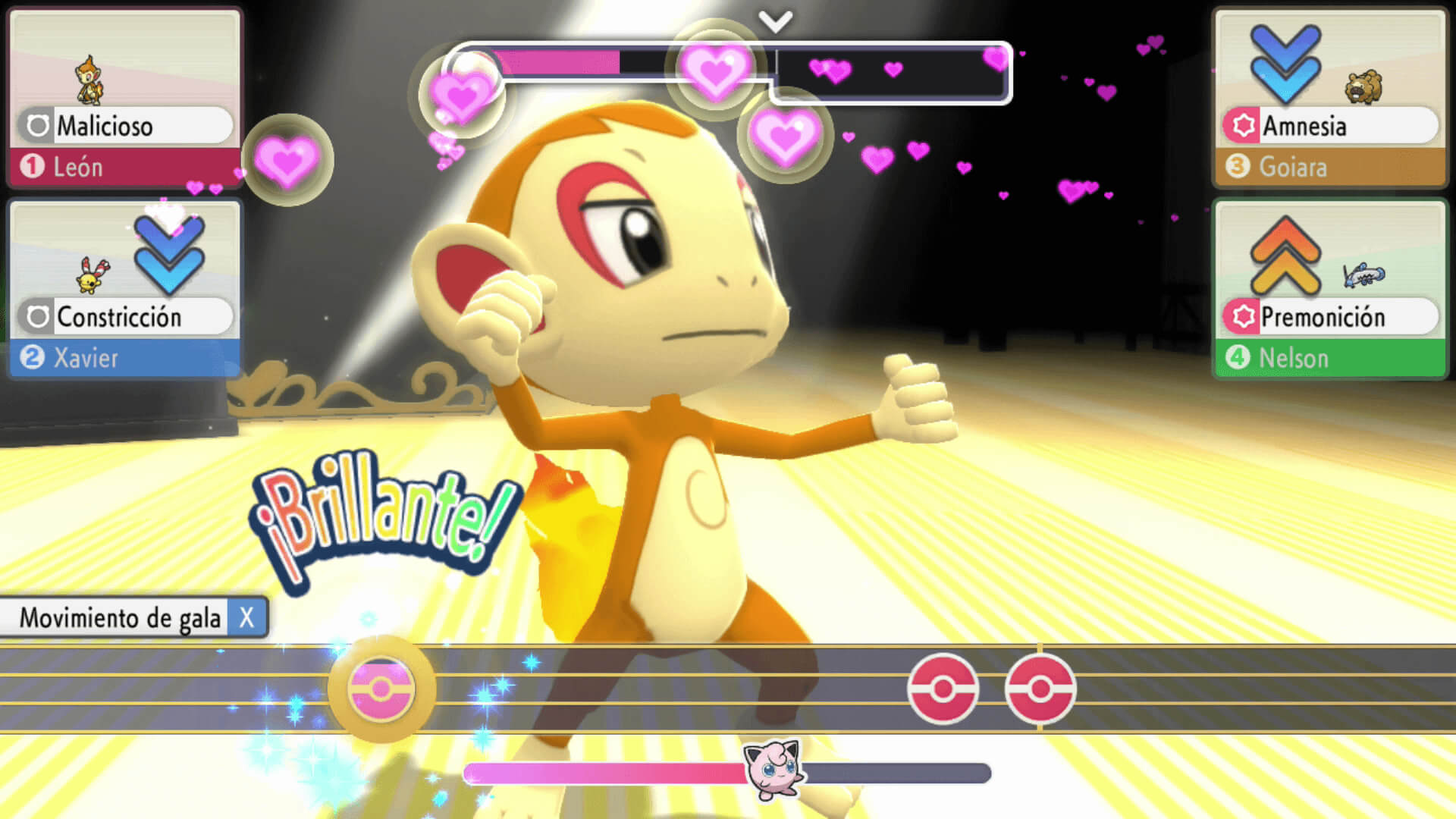The height and width of the screenshot is (819, 1456).
Task: Pick Nelson's contestant panel
Action: (1330, 290)
